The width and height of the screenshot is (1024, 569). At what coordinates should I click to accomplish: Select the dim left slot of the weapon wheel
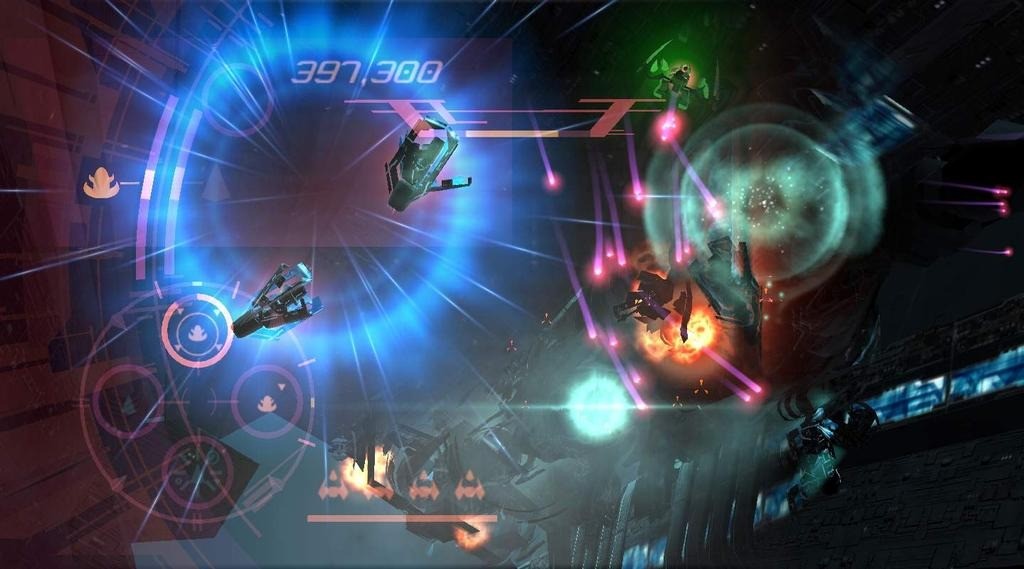pyautogui.click(x=129, y=400)
